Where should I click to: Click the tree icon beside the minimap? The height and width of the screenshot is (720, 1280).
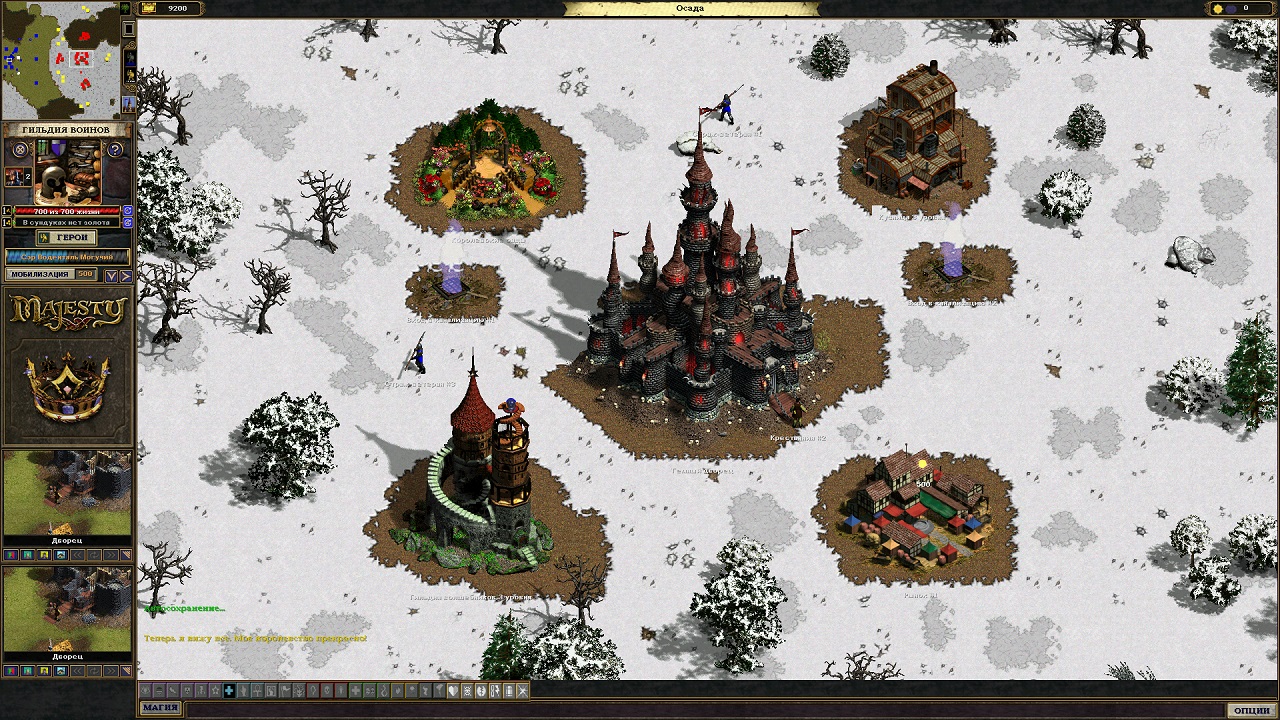coord(126,8)
